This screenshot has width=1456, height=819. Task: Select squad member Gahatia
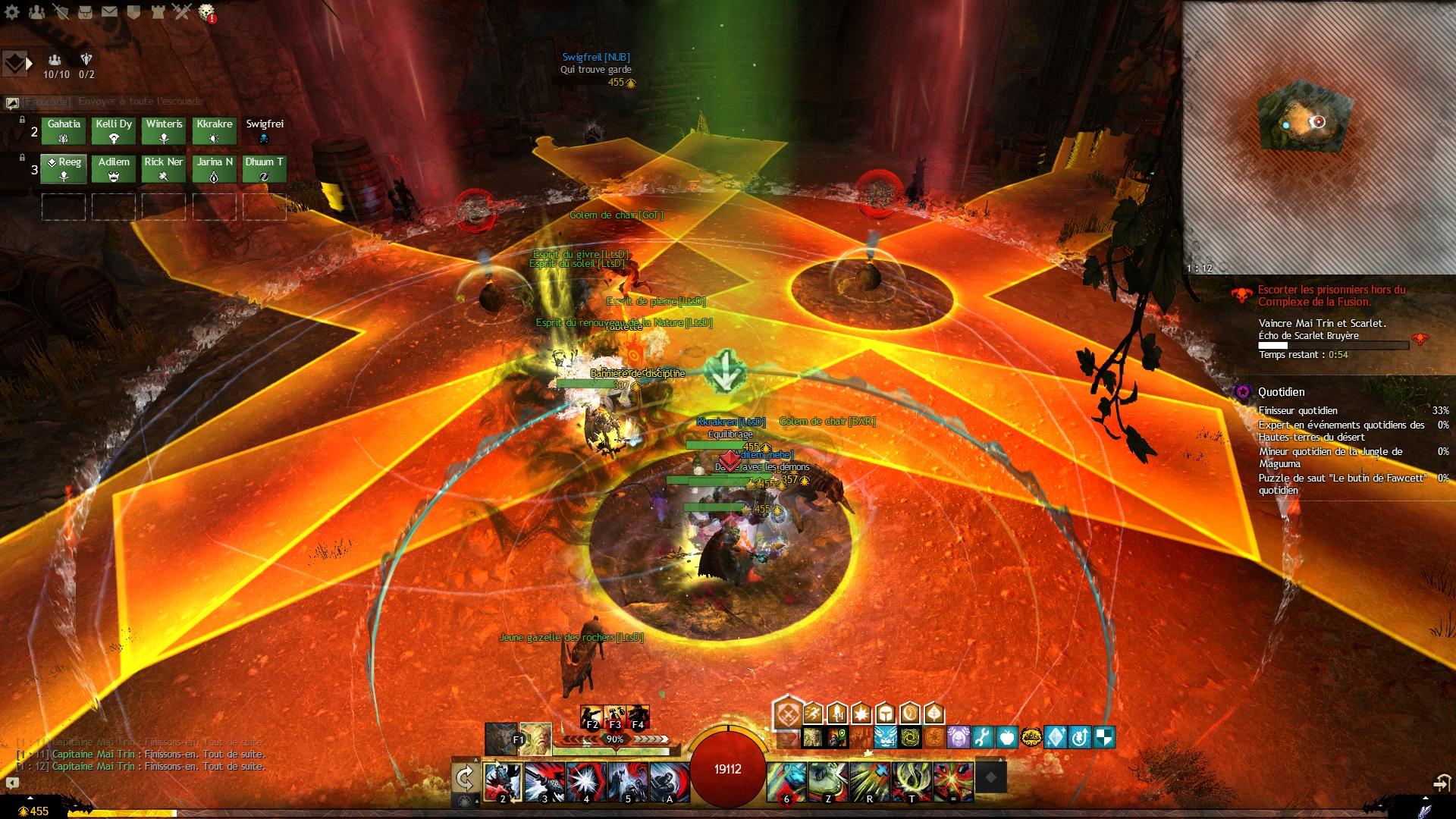64,131
